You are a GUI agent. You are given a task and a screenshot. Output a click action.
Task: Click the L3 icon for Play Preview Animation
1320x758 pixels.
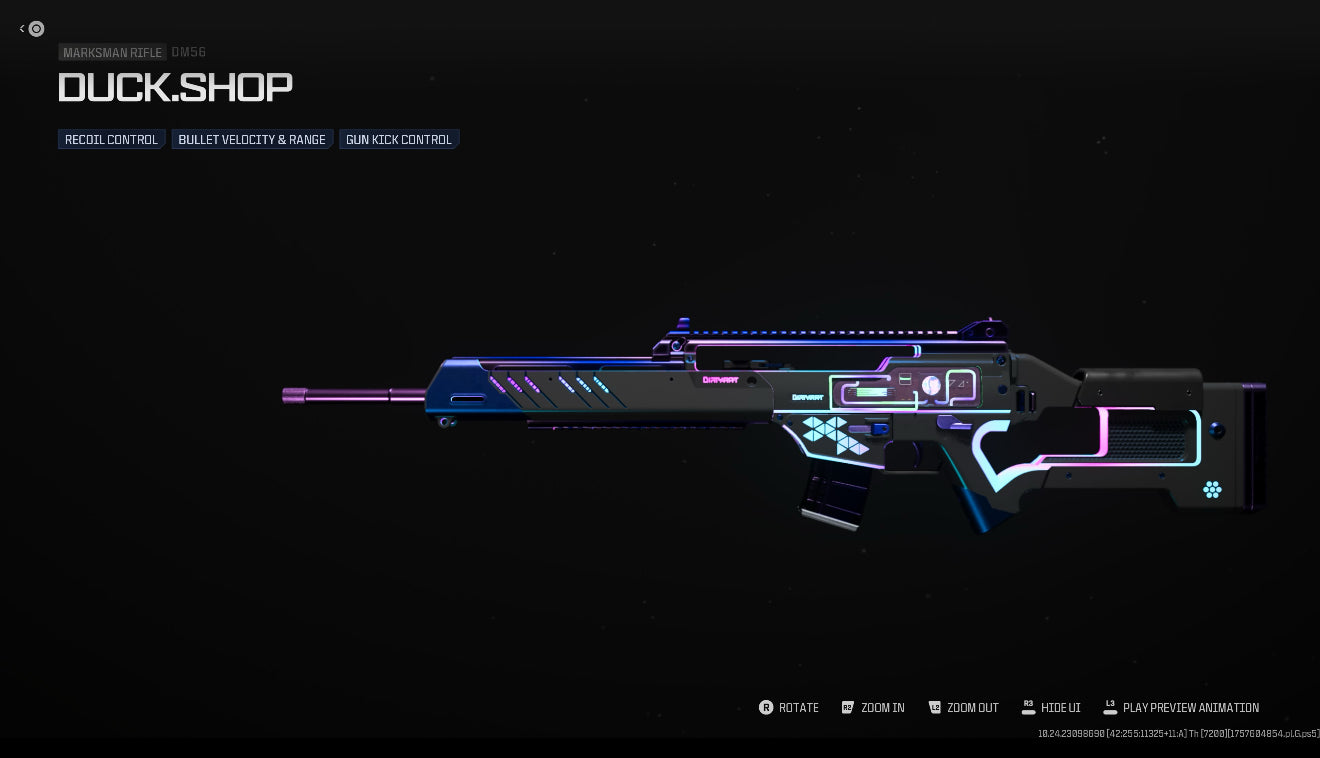[x=1110, y=708]
